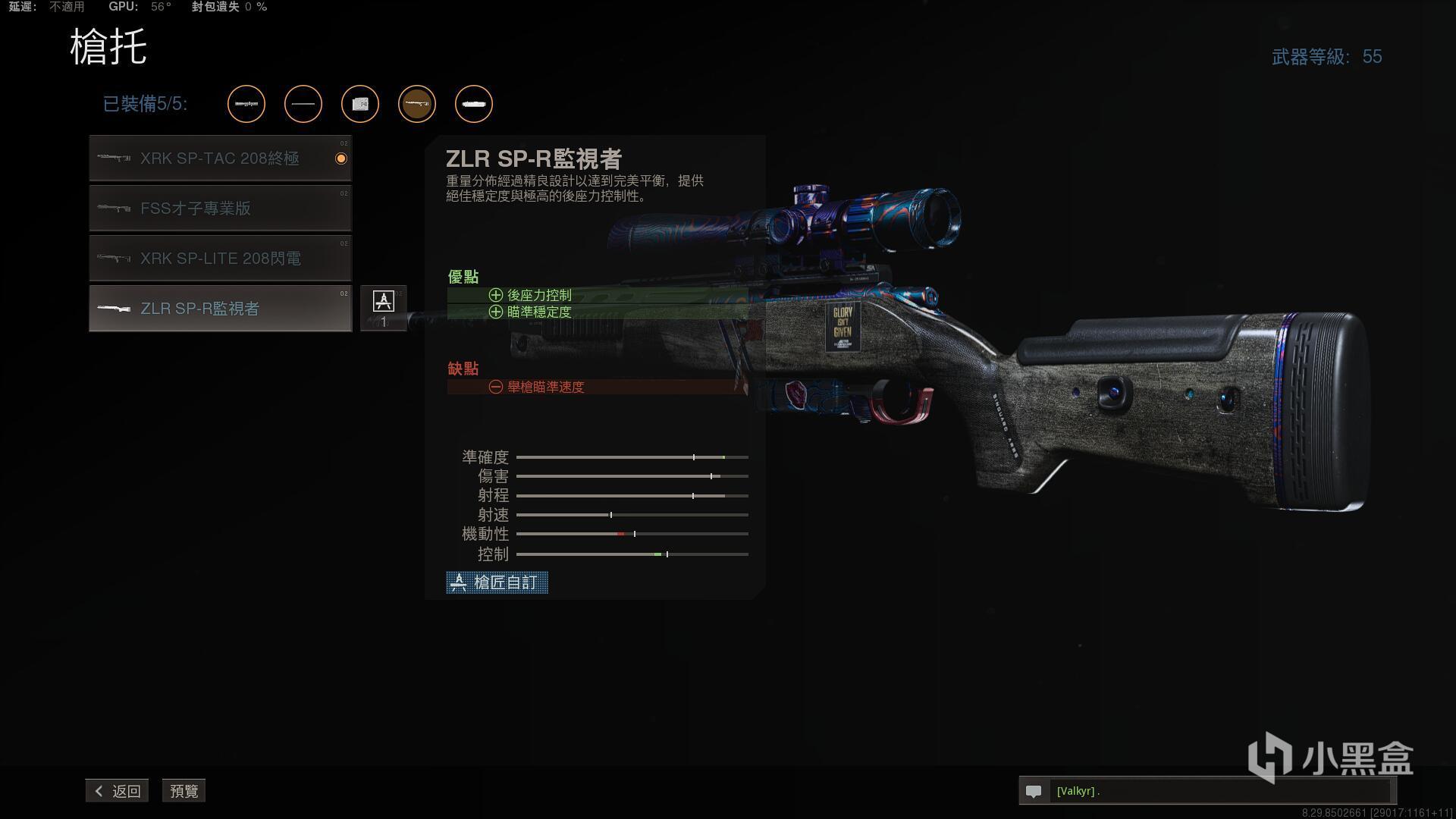Select the XRK SP-TAC 208終極 stock
Image resolution: width=1456 pixels, height=819 pixels.
pos(220,158)
